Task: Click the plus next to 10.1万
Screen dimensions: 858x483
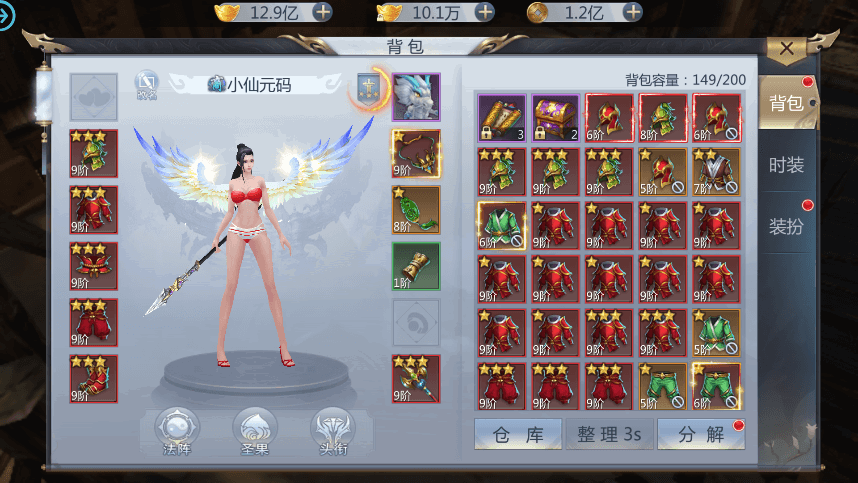Action: click(x=484, y=12)
